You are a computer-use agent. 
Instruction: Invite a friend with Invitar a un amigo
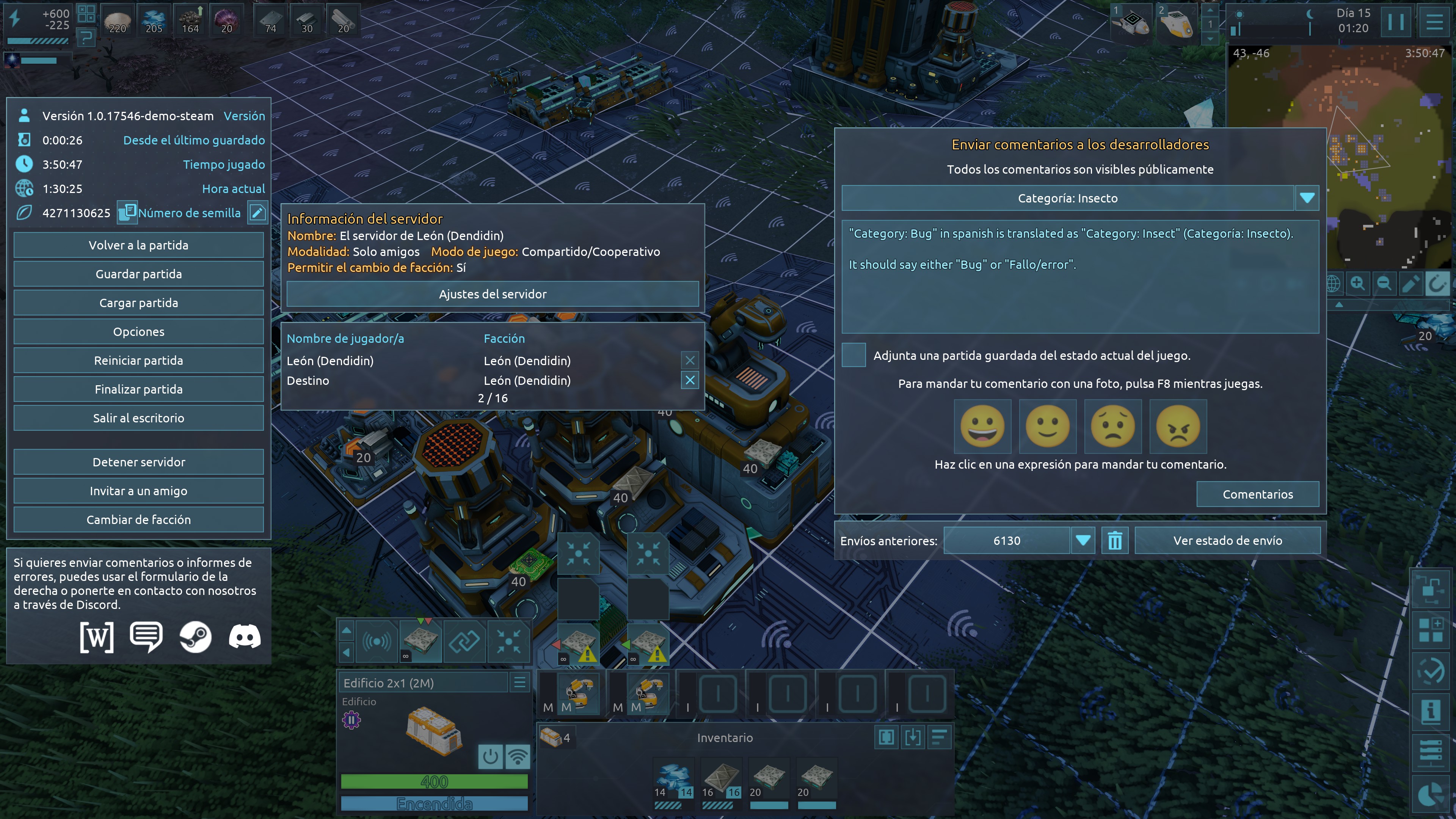coord(138,491)
